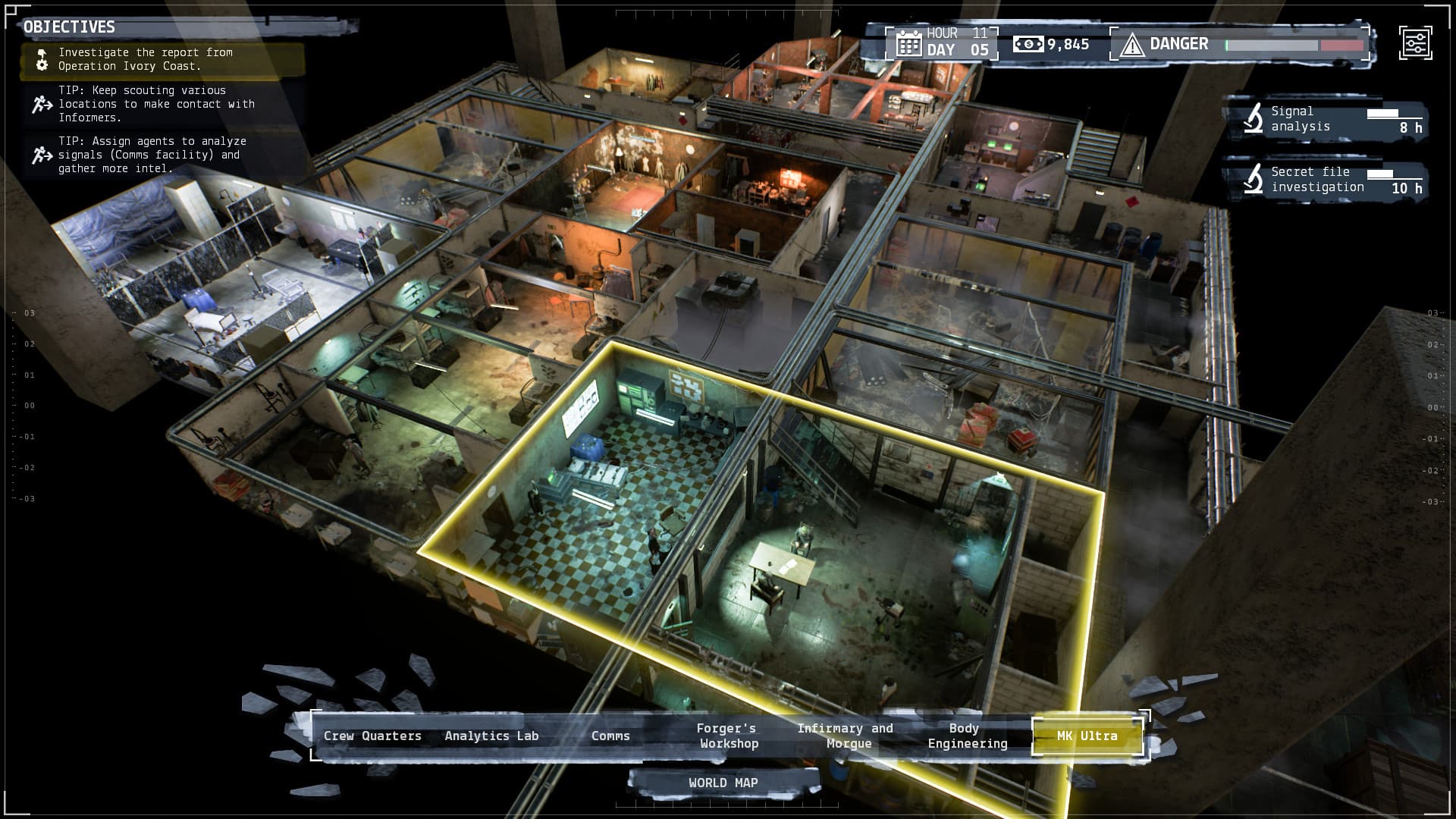Select the MK Ultra facility tab

(x=1087, y=736)
